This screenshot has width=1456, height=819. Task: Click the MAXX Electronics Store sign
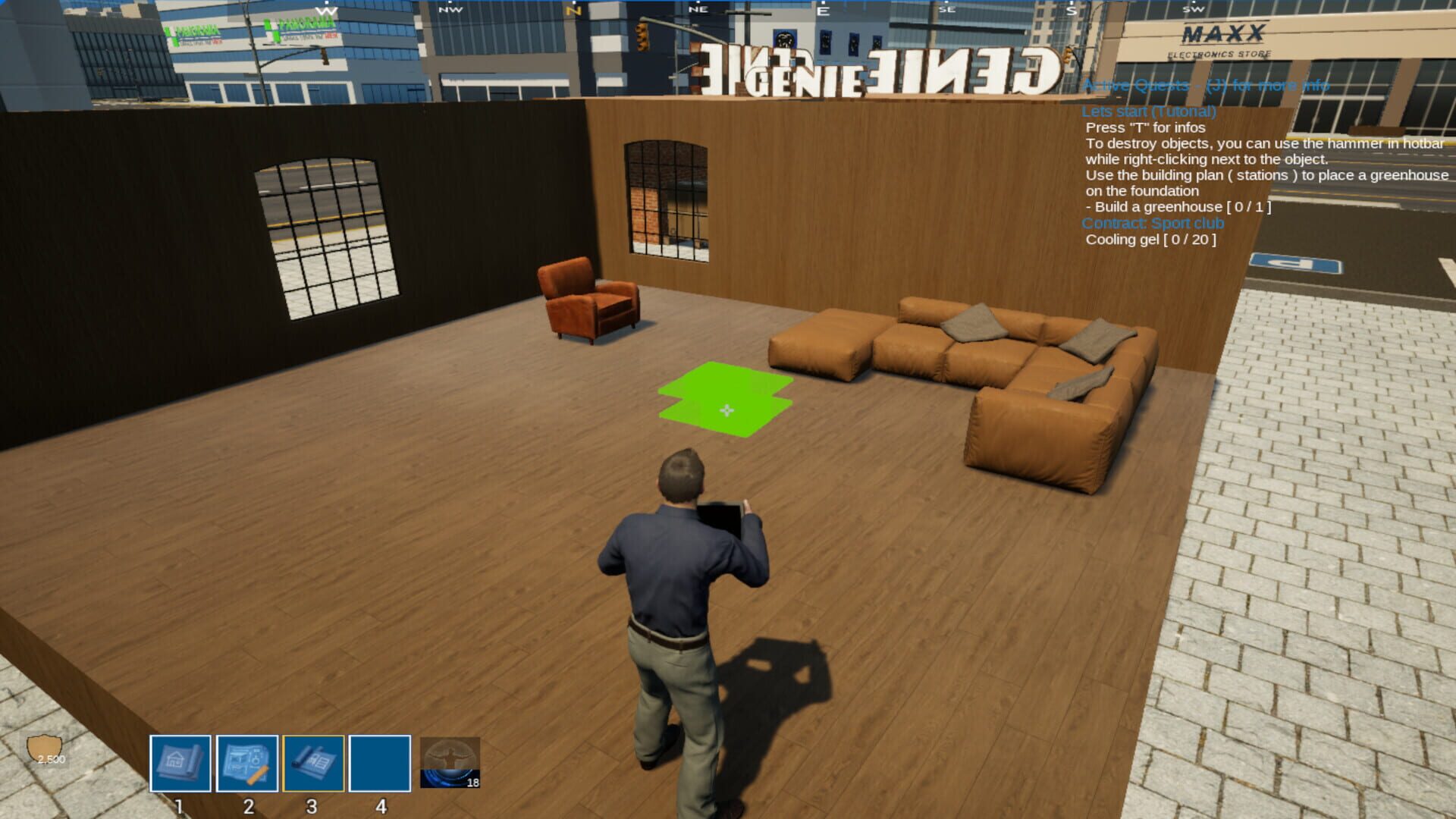click(x=1222, y=39)
